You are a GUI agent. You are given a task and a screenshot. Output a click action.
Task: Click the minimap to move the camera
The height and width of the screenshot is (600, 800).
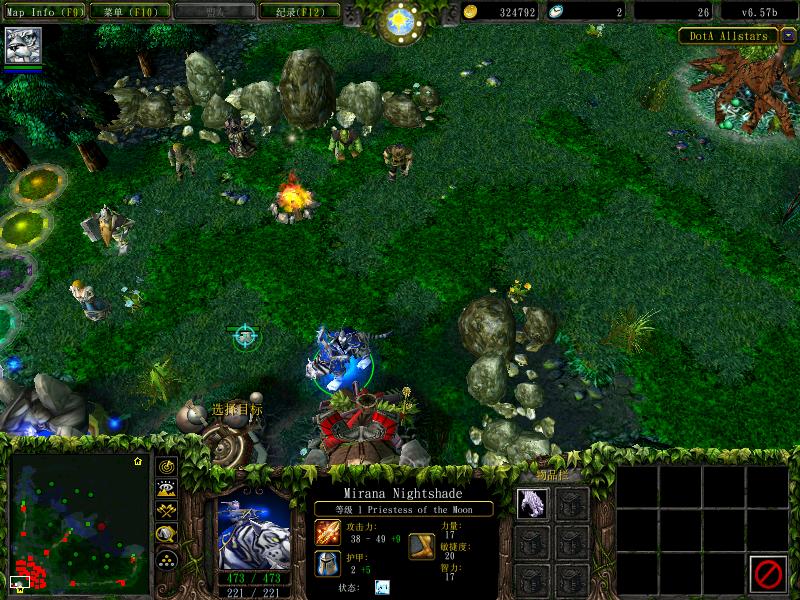(78, 522)
